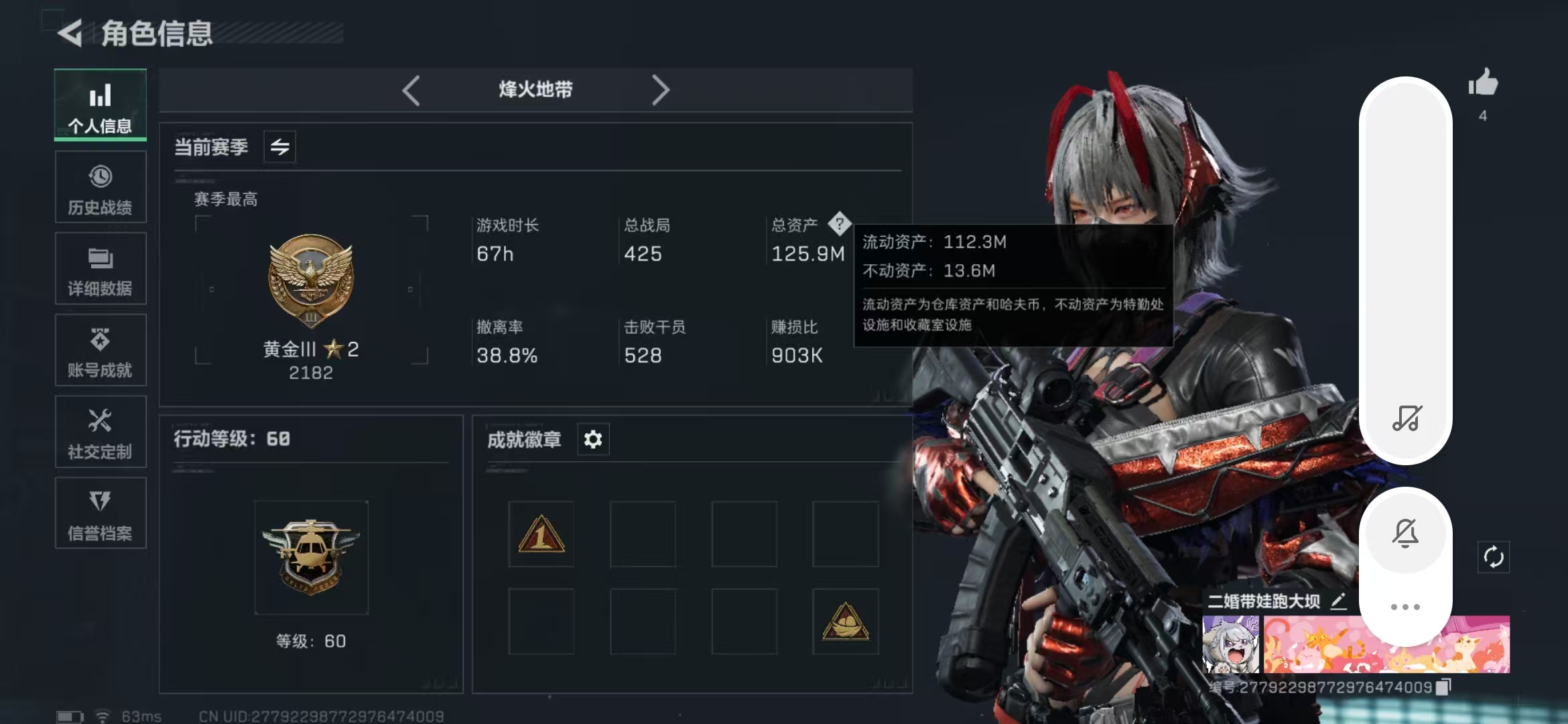Toggle the muted bell notification button
The width and height of the screenshot is (1568, 724).
pos(1405,534)
